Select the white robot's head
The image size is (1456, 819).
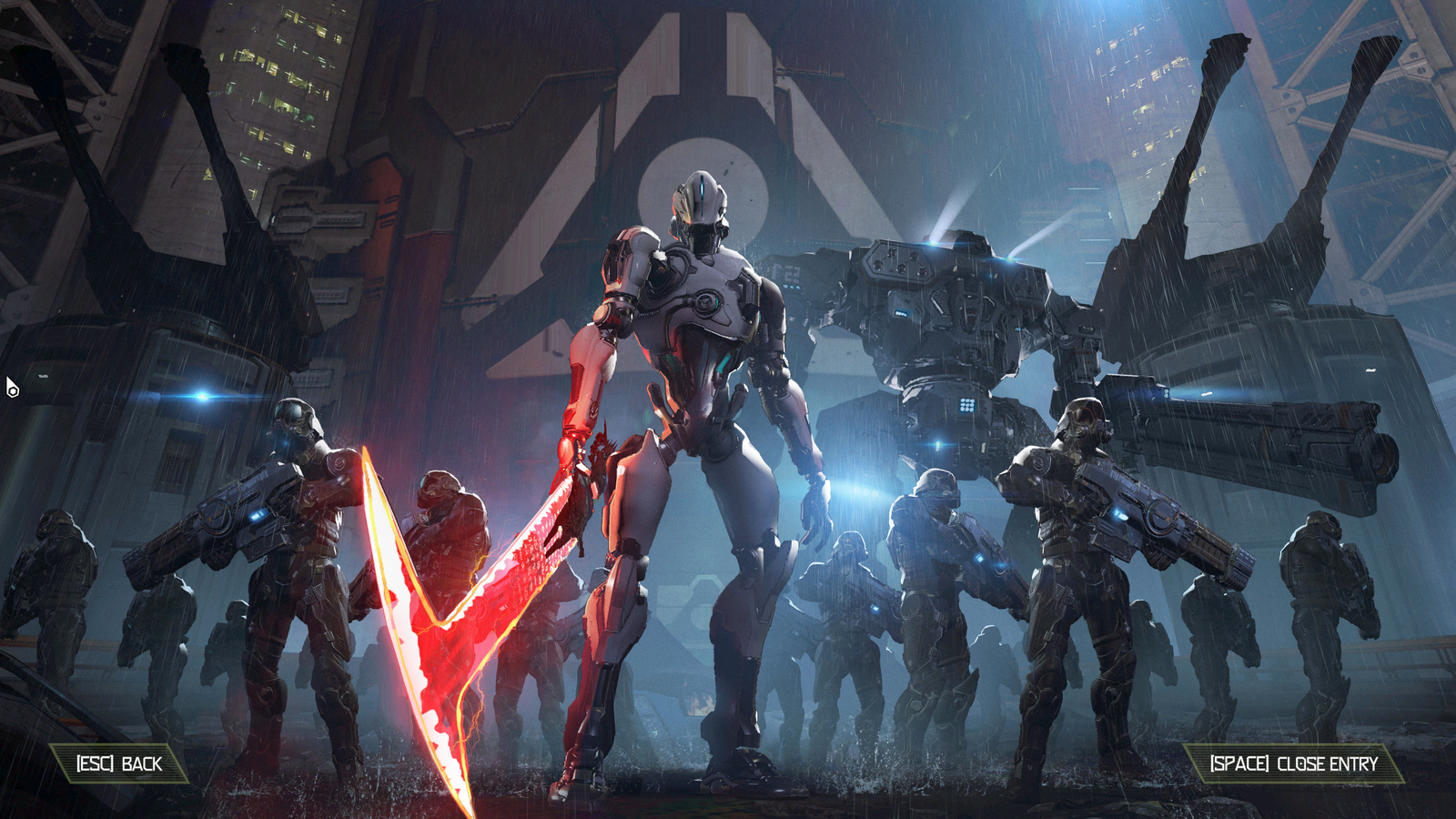(x=701, y=200)
